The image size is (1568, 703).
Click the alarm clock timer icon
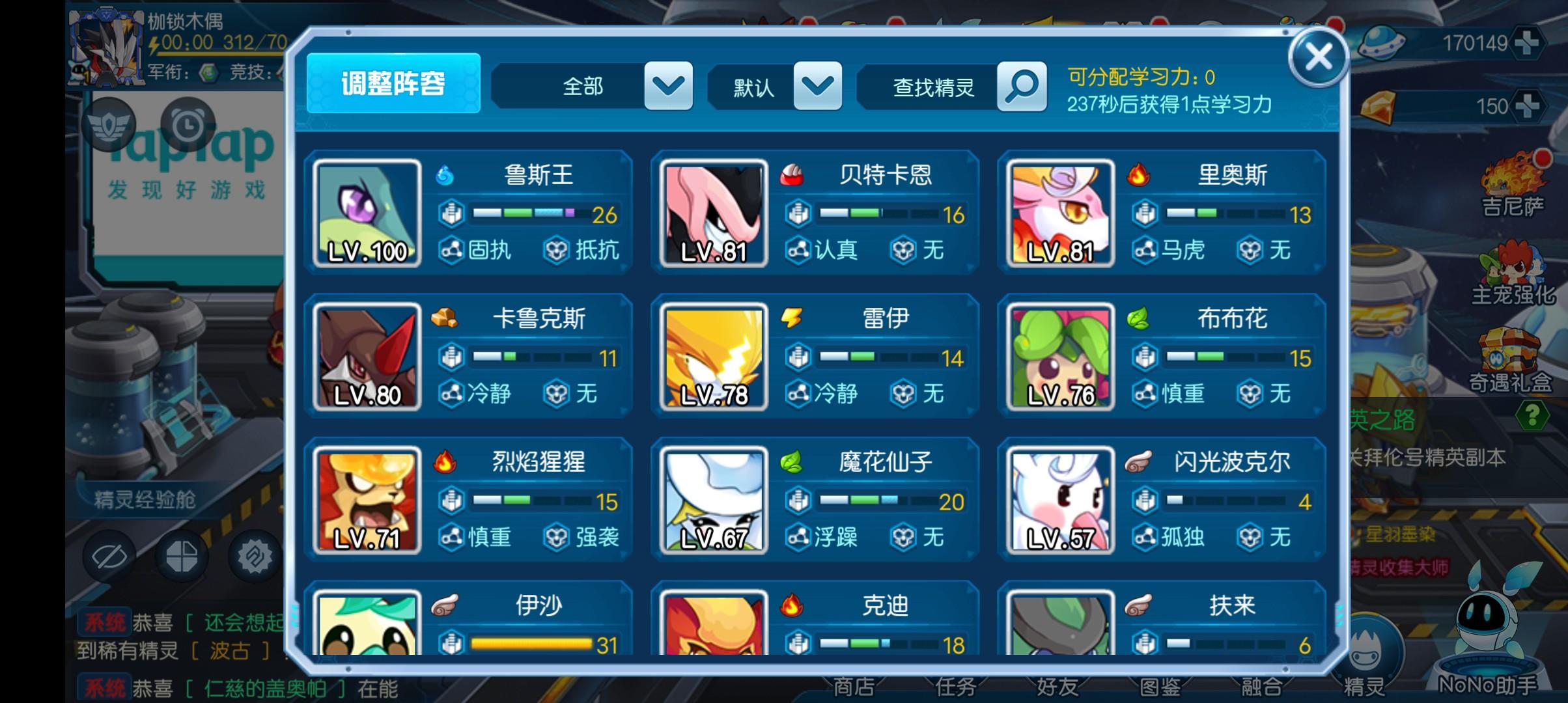[189, 125]
